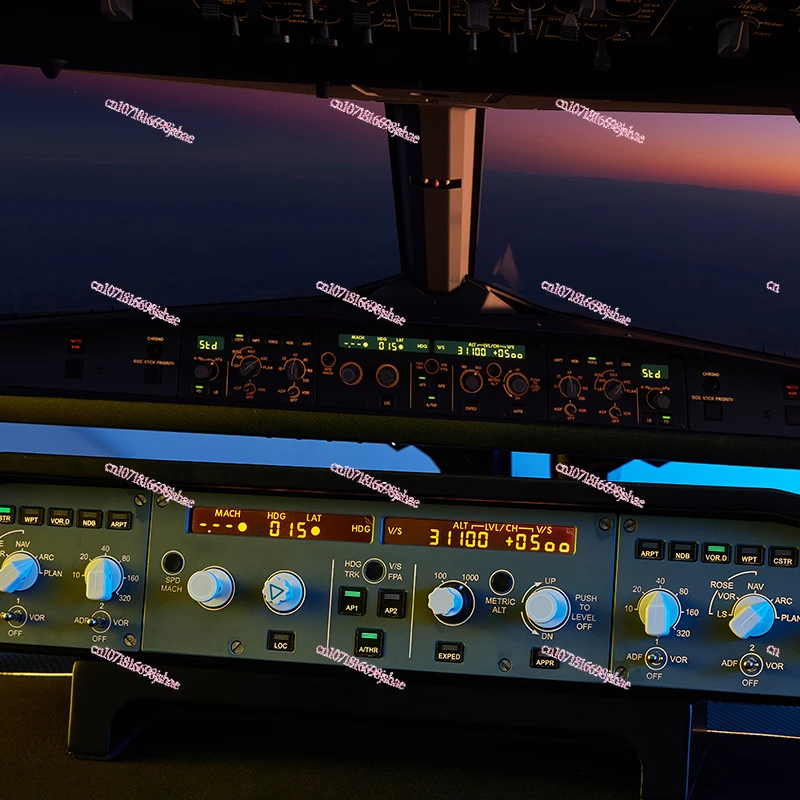Arm the APPR button on the large FCU panel

[x=545, y=657]
